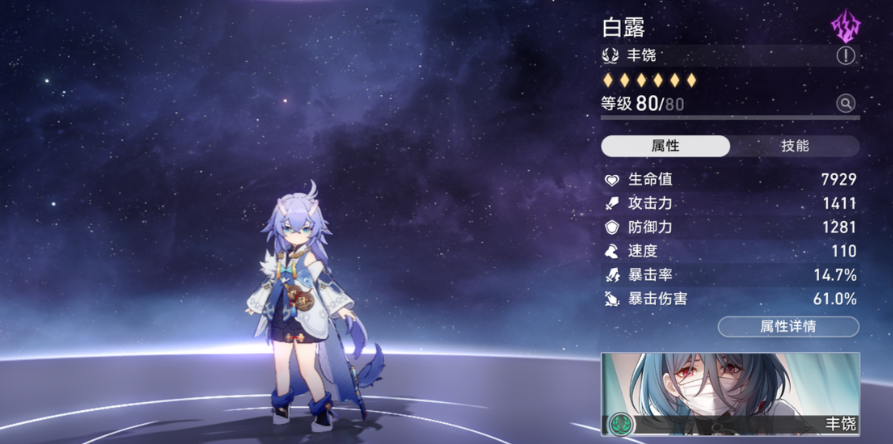Tap the purple lightning element icon
The height and width of the screenshot is (444, 893).
coord(845,25)
